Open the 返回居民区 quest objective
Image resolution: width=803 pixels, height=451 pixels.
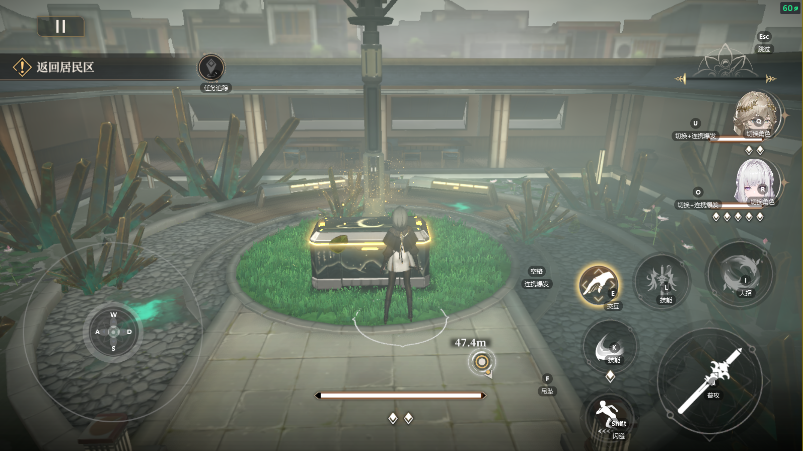[63, 68]
